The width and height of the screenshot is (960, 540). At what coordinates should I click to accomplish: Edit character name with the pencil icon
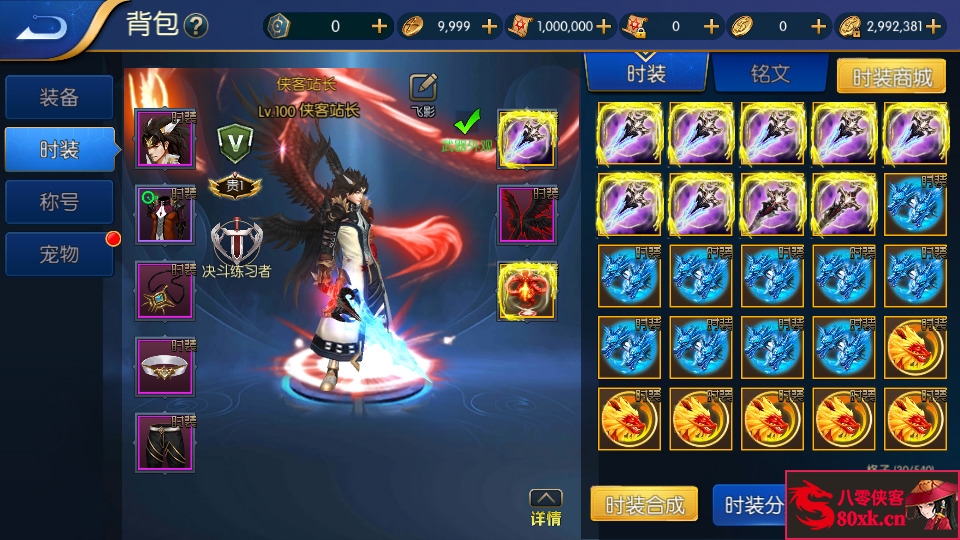coord(424,87)
